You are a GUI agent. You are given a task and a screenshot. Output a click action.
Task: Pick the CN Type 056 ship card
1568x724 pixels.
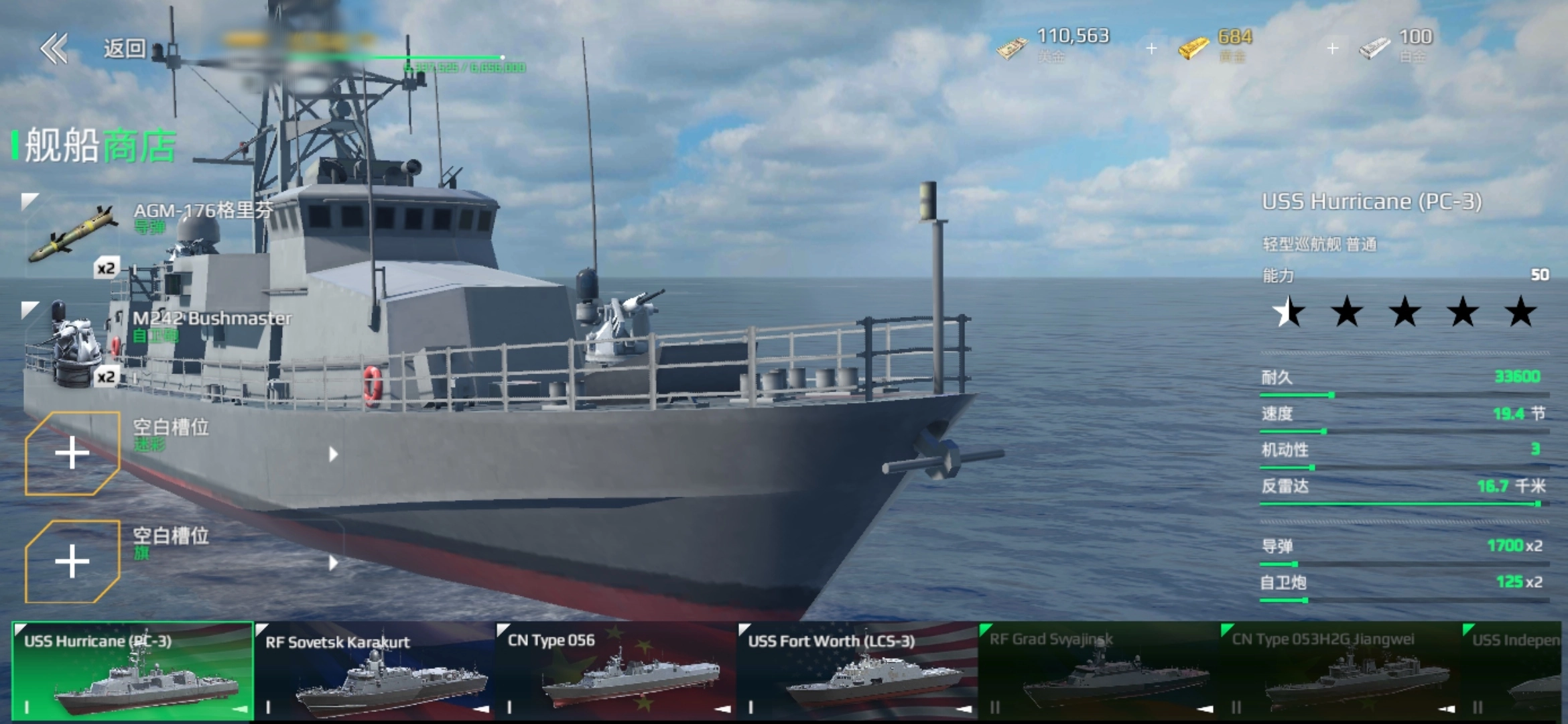coord(616,670)
